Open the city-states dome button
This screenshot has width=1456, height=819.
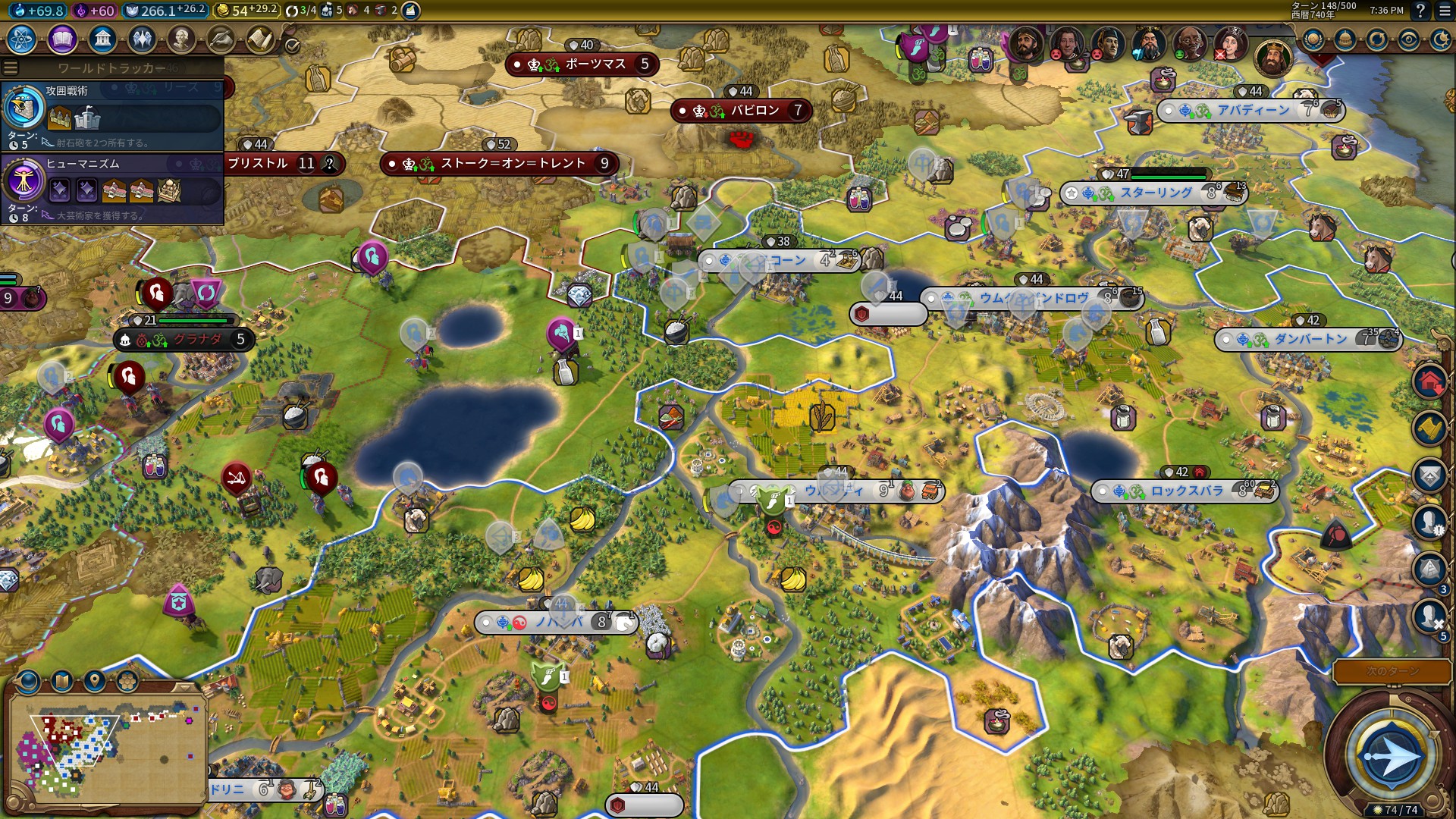point(1345,39)
